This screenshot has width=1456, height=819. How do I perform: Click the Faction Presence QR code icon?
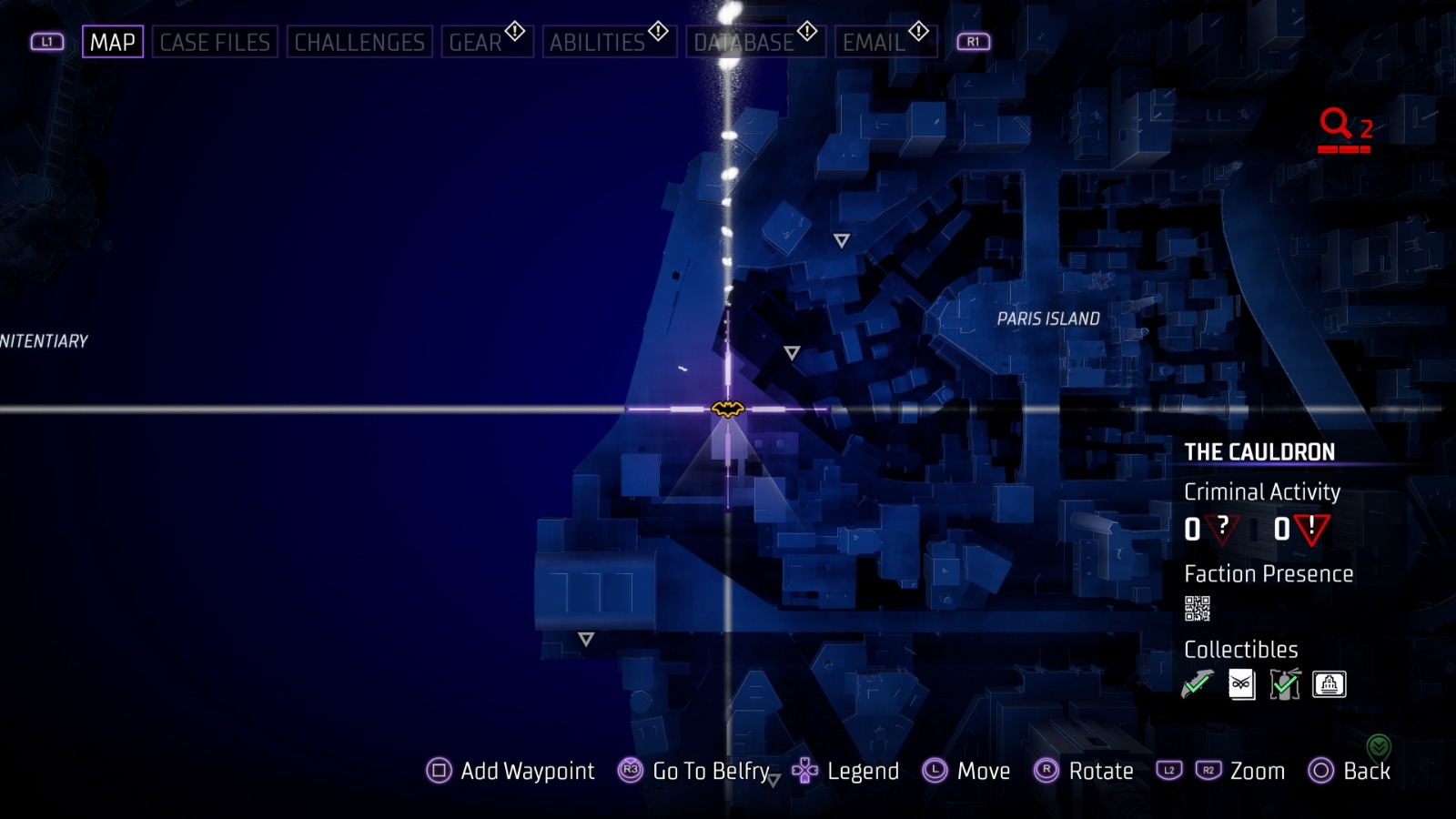coord(1198,608)
